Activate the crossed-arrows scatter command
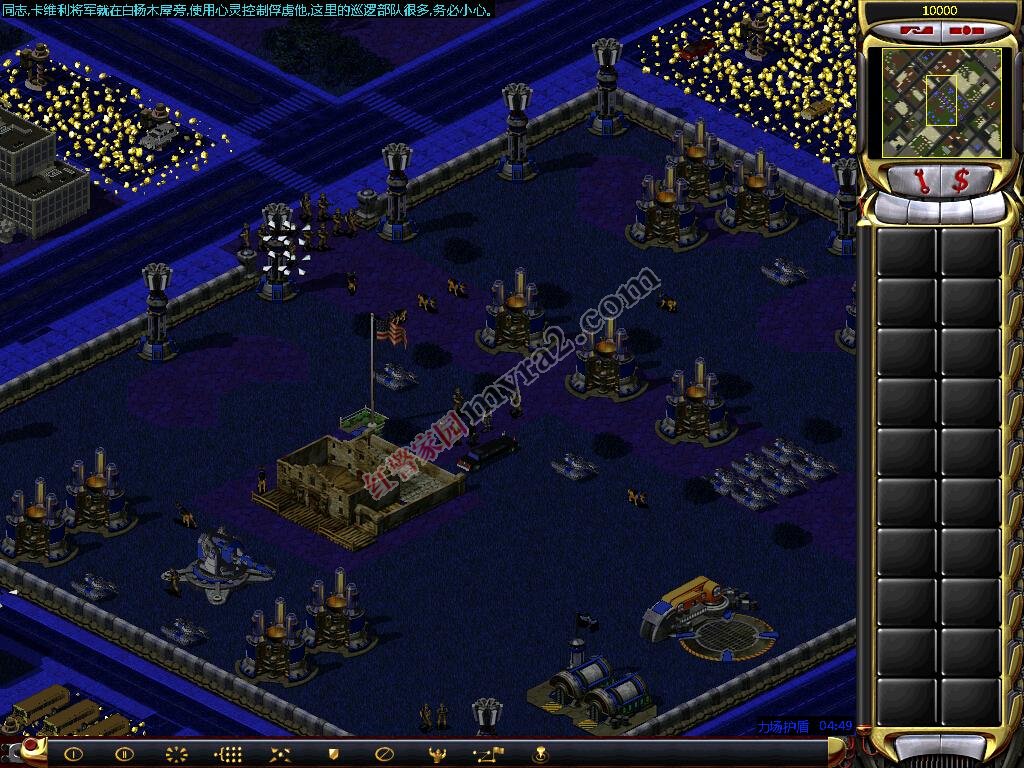The height and width of the screenshot is (768, 1024). (x=280, y=754)
